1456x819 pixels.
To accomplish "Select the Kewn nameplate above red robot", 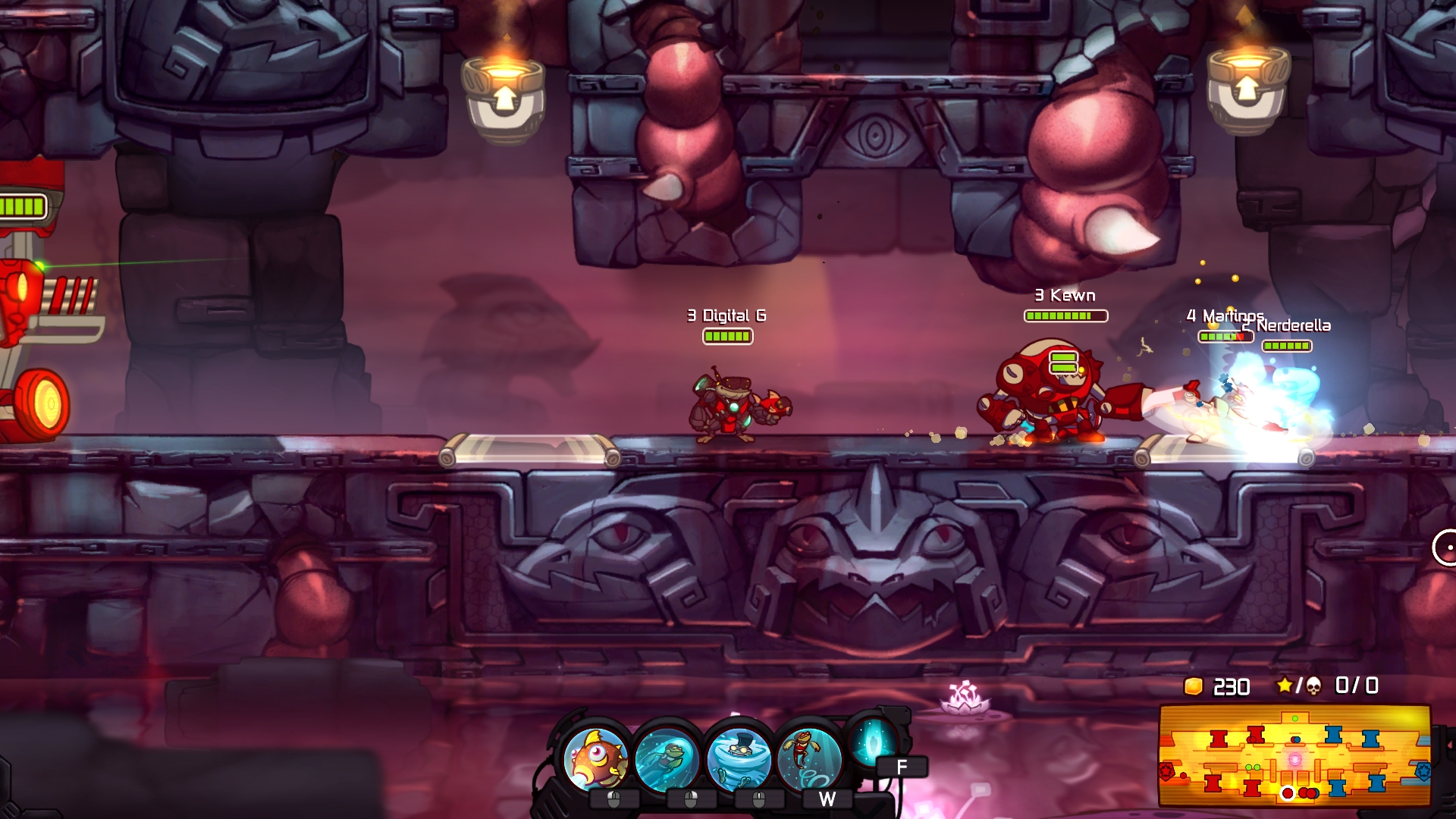I will [x=1065, y=293].
